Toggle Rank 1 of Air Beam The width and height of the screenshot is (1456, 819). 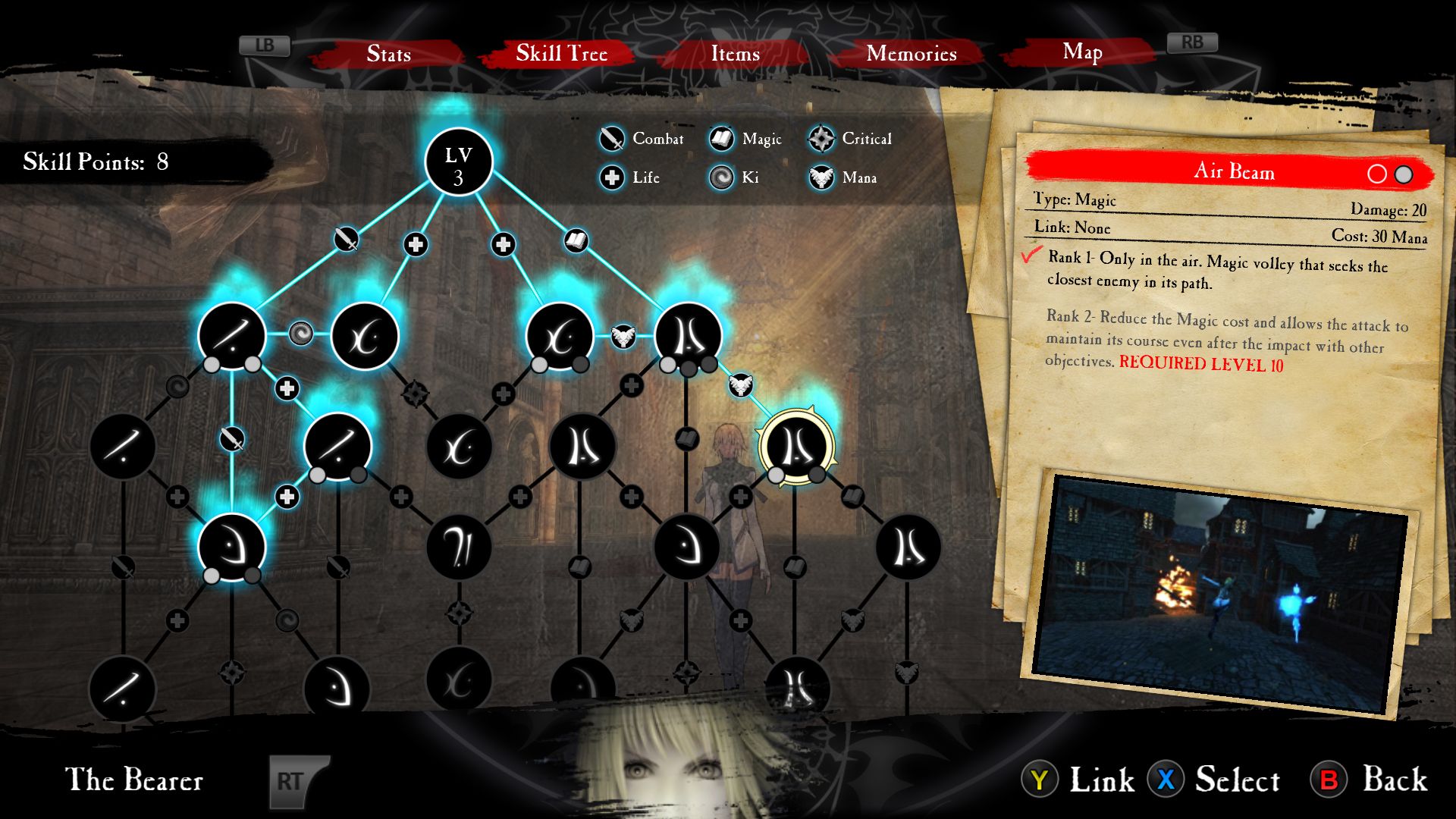(1378, 172)
